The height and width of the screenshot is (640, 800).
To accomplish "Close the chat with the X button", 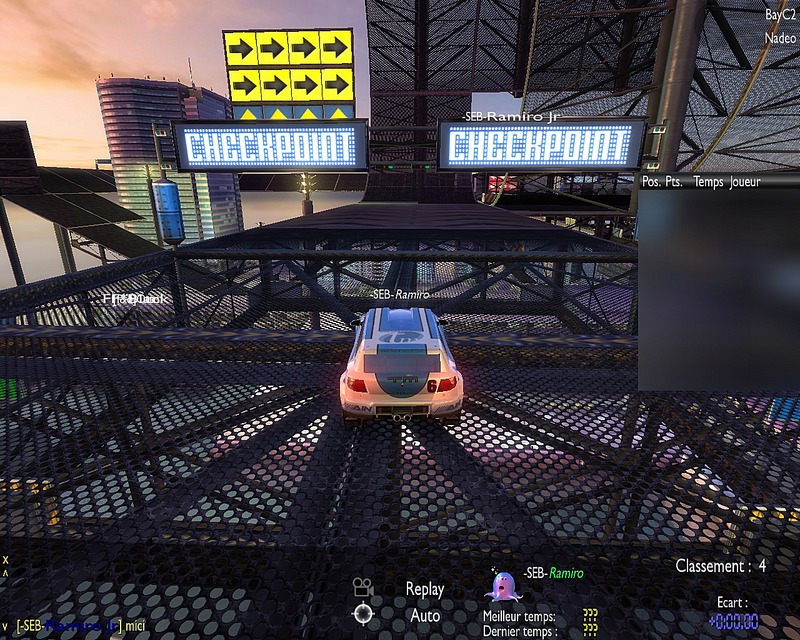I will click(x=5, y=560).
